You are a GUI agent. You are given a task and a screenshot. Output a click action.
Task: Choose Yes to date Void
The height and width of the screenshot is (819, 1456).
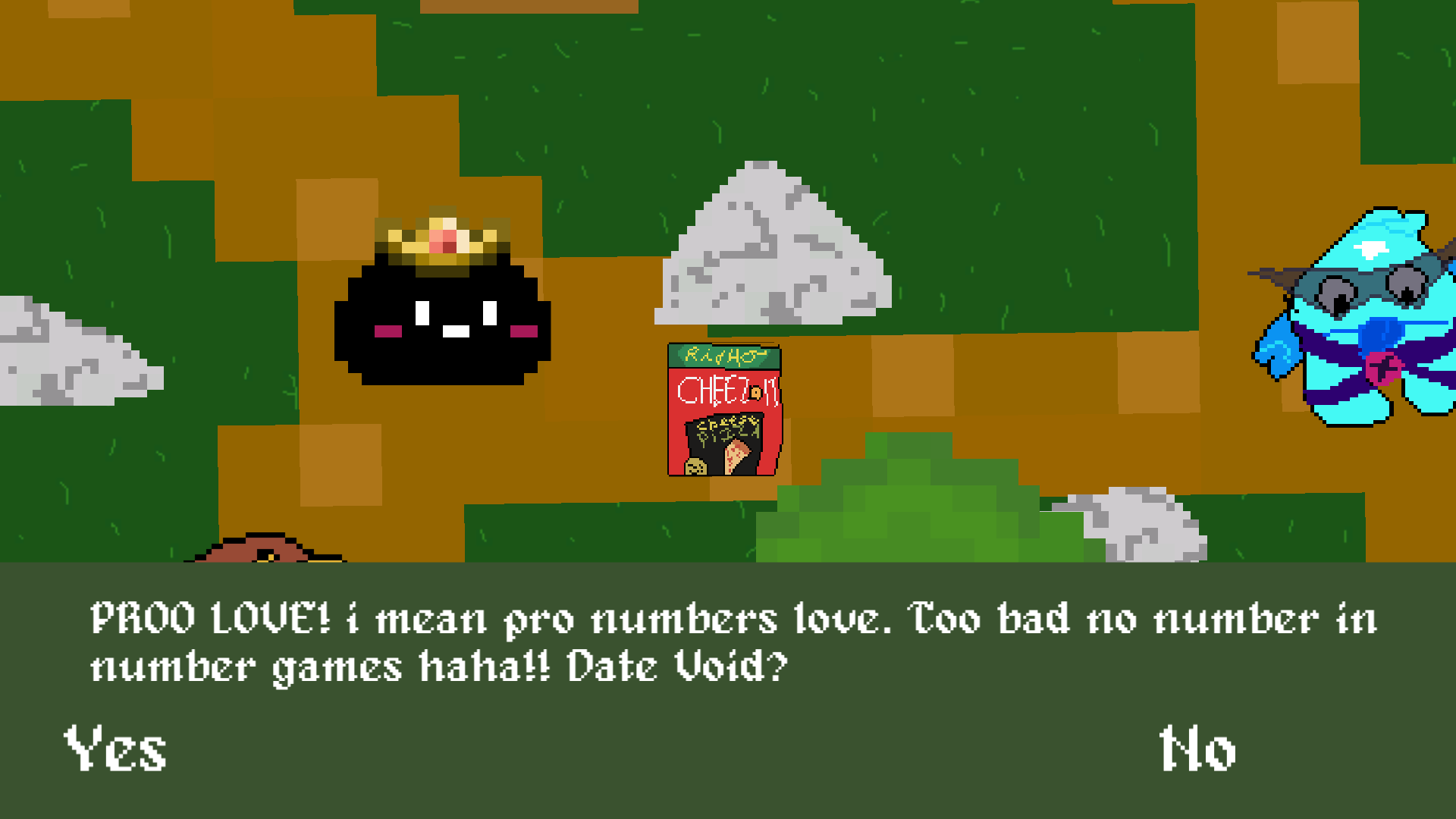[x=115, y=751]
